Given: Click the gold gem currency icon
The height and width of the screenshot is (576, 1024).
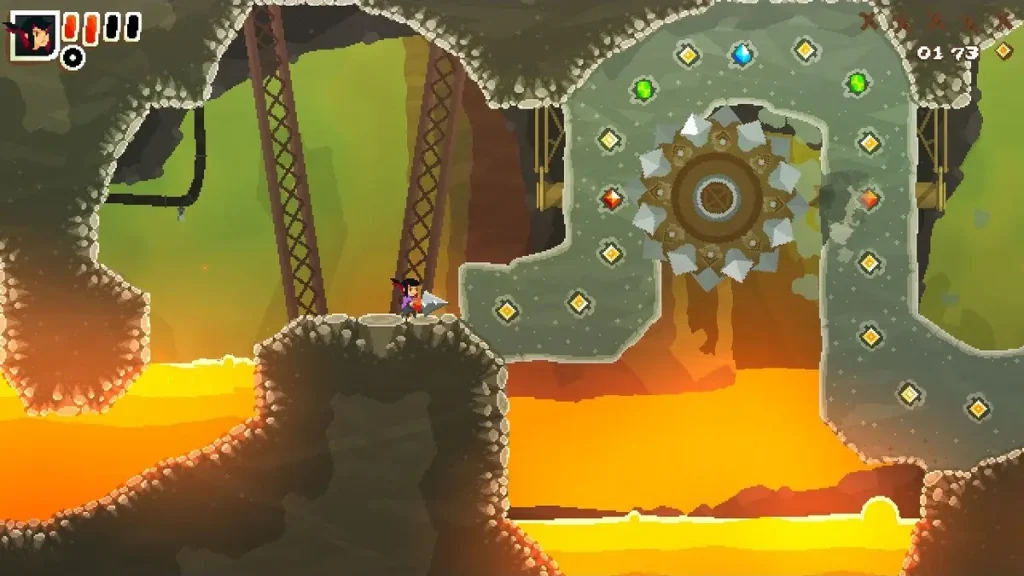Looking at the screenshot, I should [1002, 51].
